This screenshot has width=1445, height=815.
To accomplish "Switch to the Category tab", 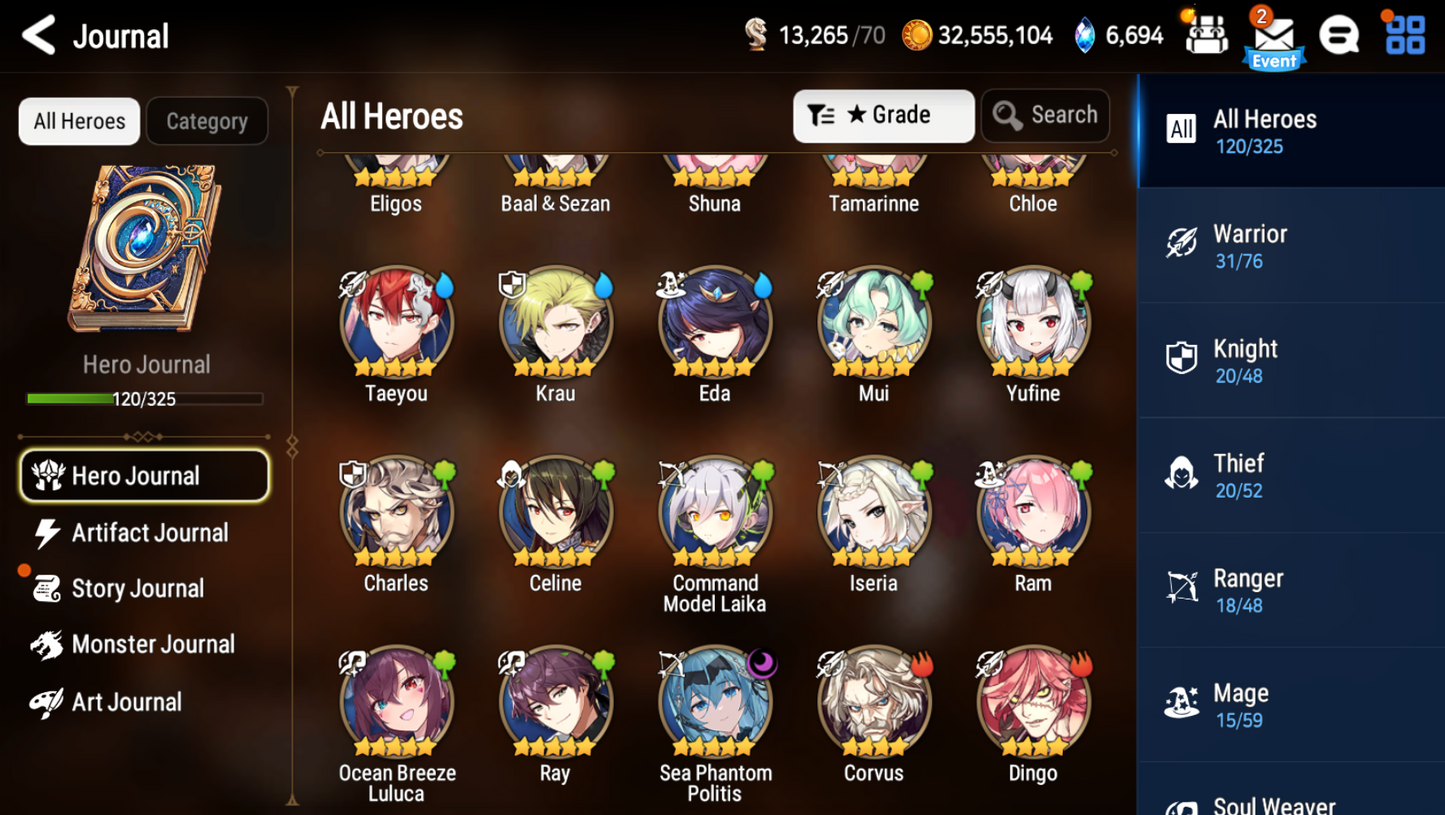I will [x=207, y=121].
